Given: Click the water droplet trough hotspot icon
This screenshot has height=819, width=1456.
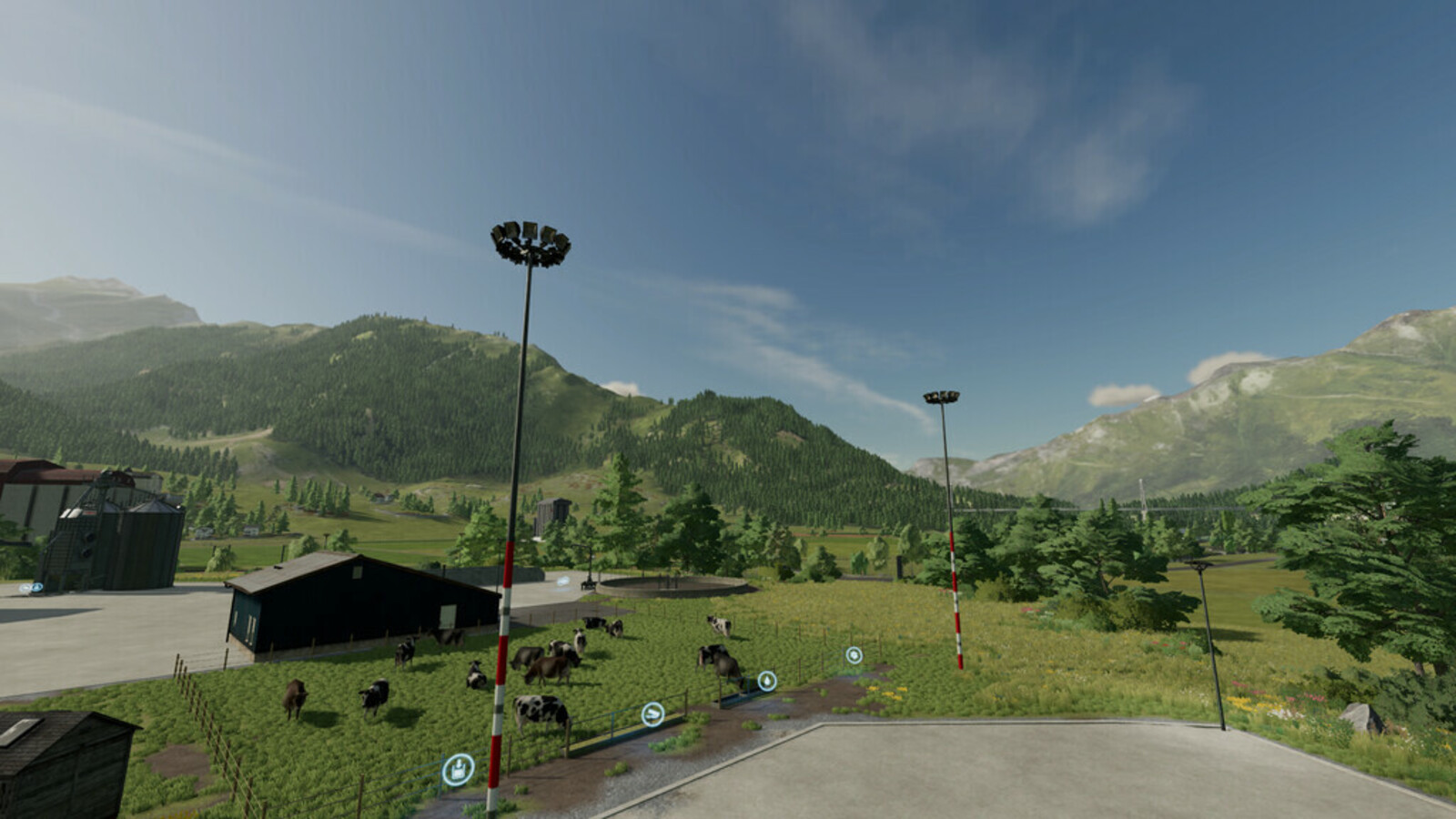Looking at the screenshot, I should (x=767, y=681).
